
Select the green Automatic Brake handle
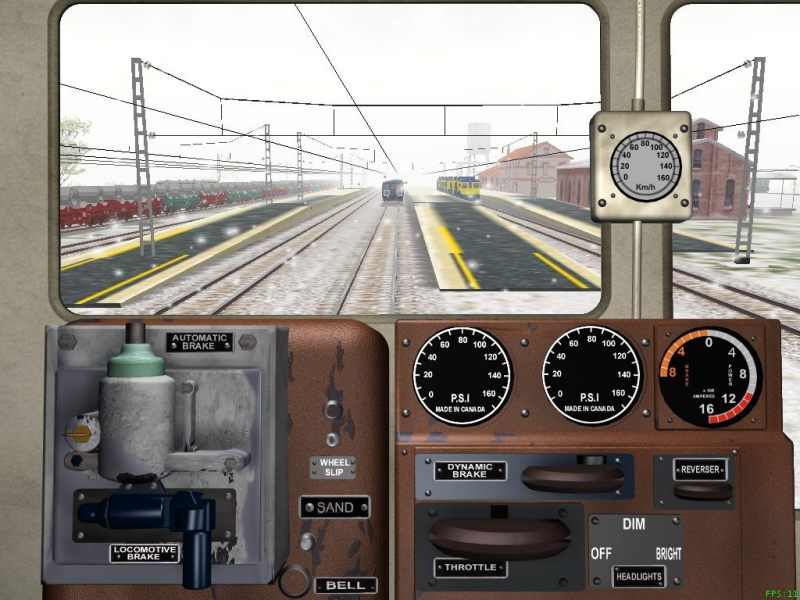coord(133,368)
